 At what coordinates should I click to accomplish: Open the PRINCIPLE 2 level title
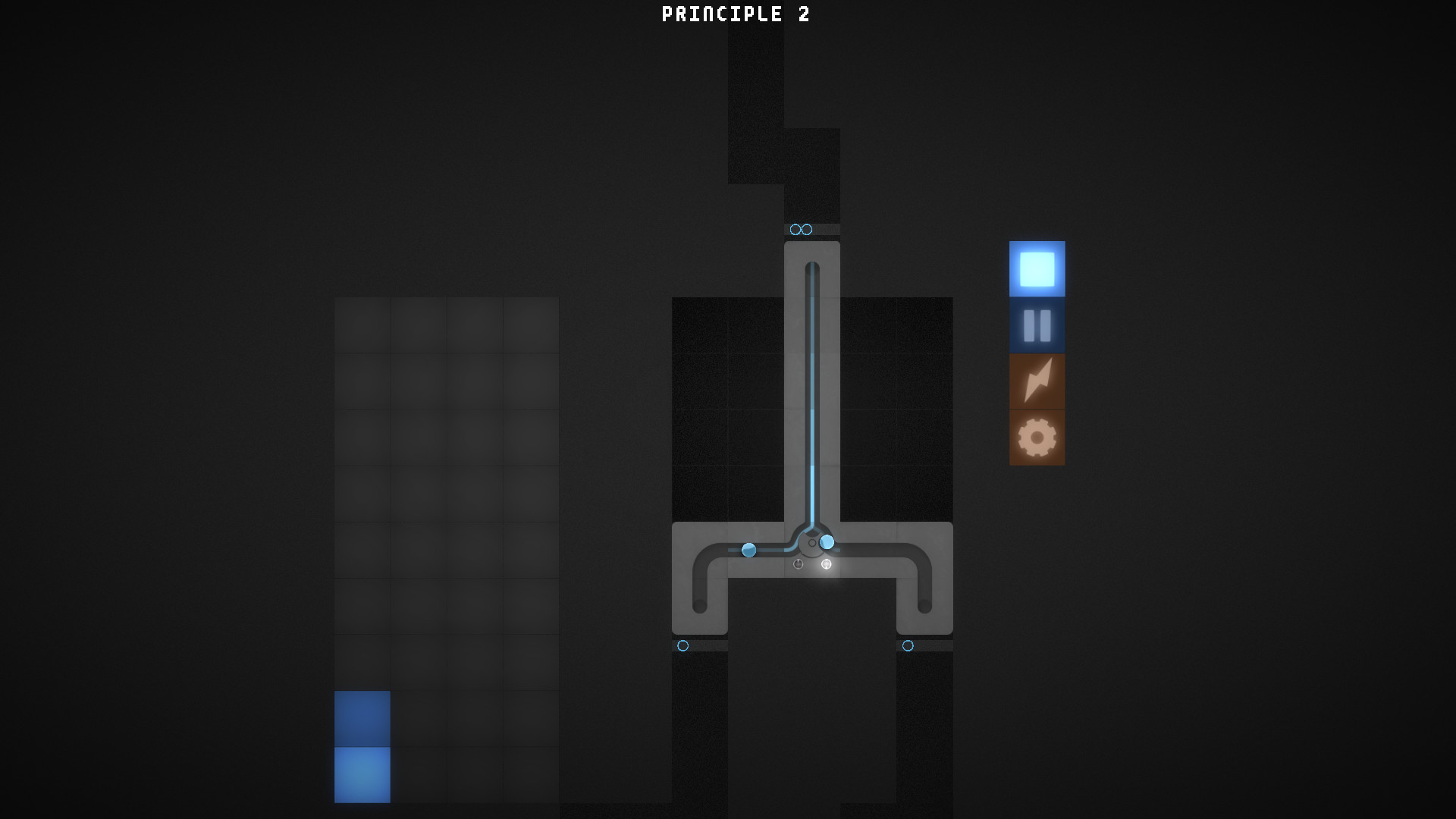(x=735, y=14)
